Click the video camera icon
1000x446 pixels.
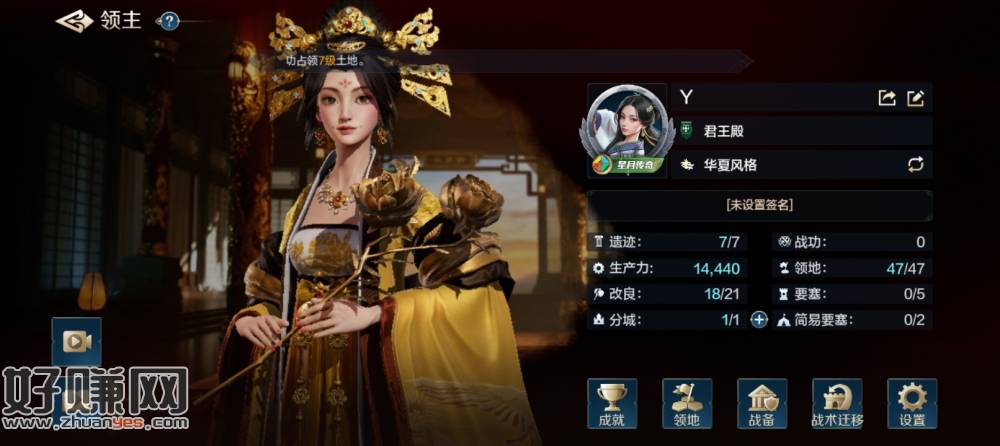tap(76, 341)
